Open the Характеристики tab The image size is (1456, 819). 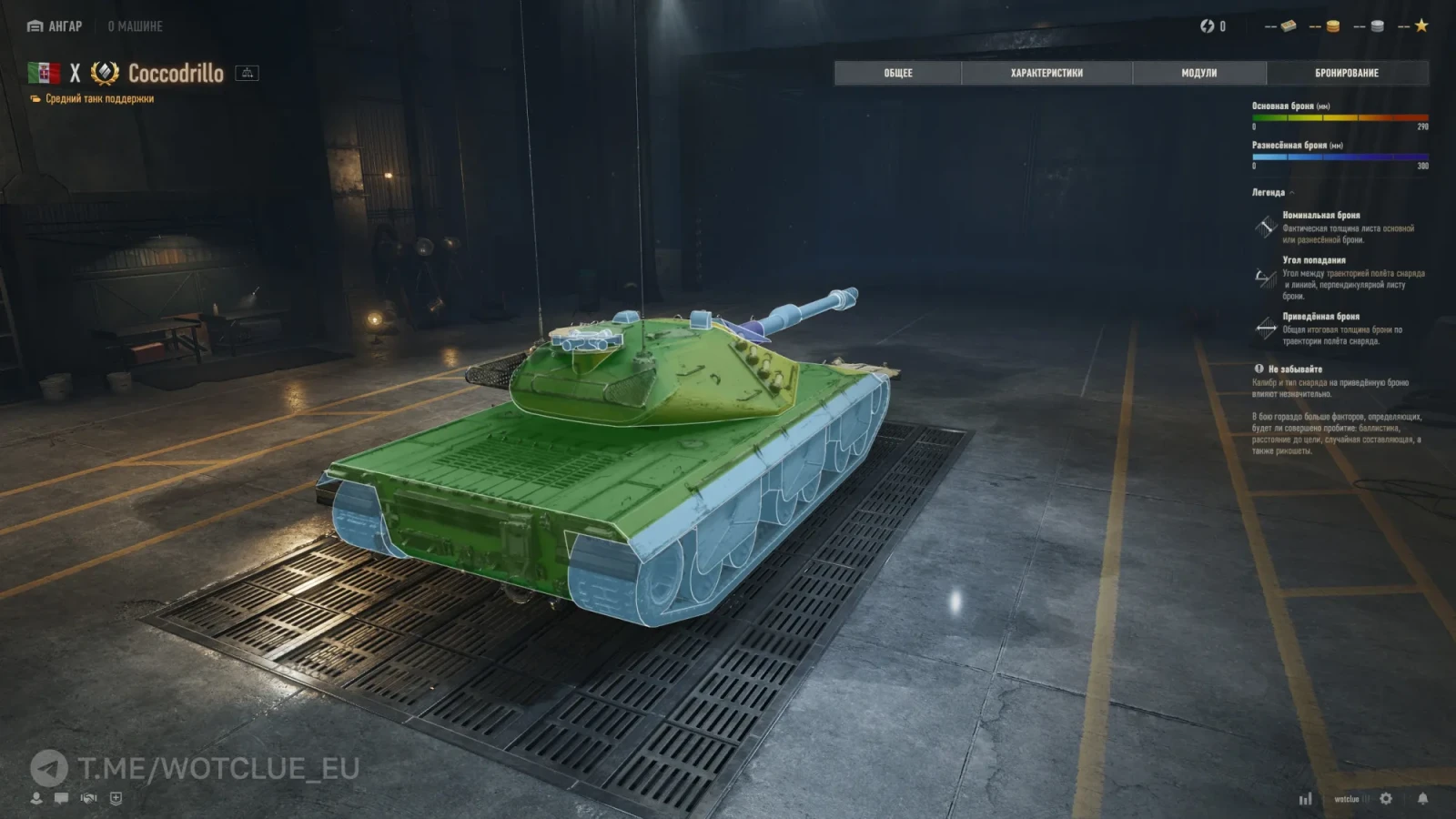(x=1046, y=73)
